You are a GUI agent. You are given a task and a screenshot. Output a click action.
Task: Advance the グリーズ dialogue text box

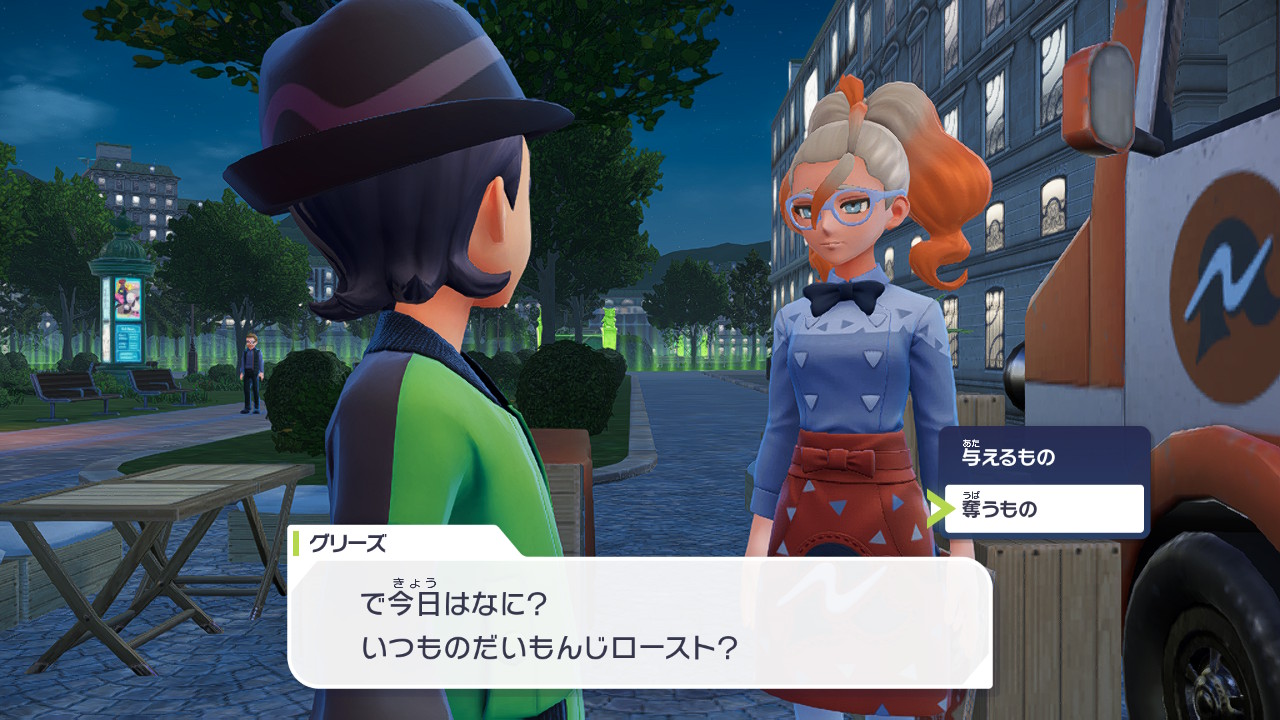point(640,622)
